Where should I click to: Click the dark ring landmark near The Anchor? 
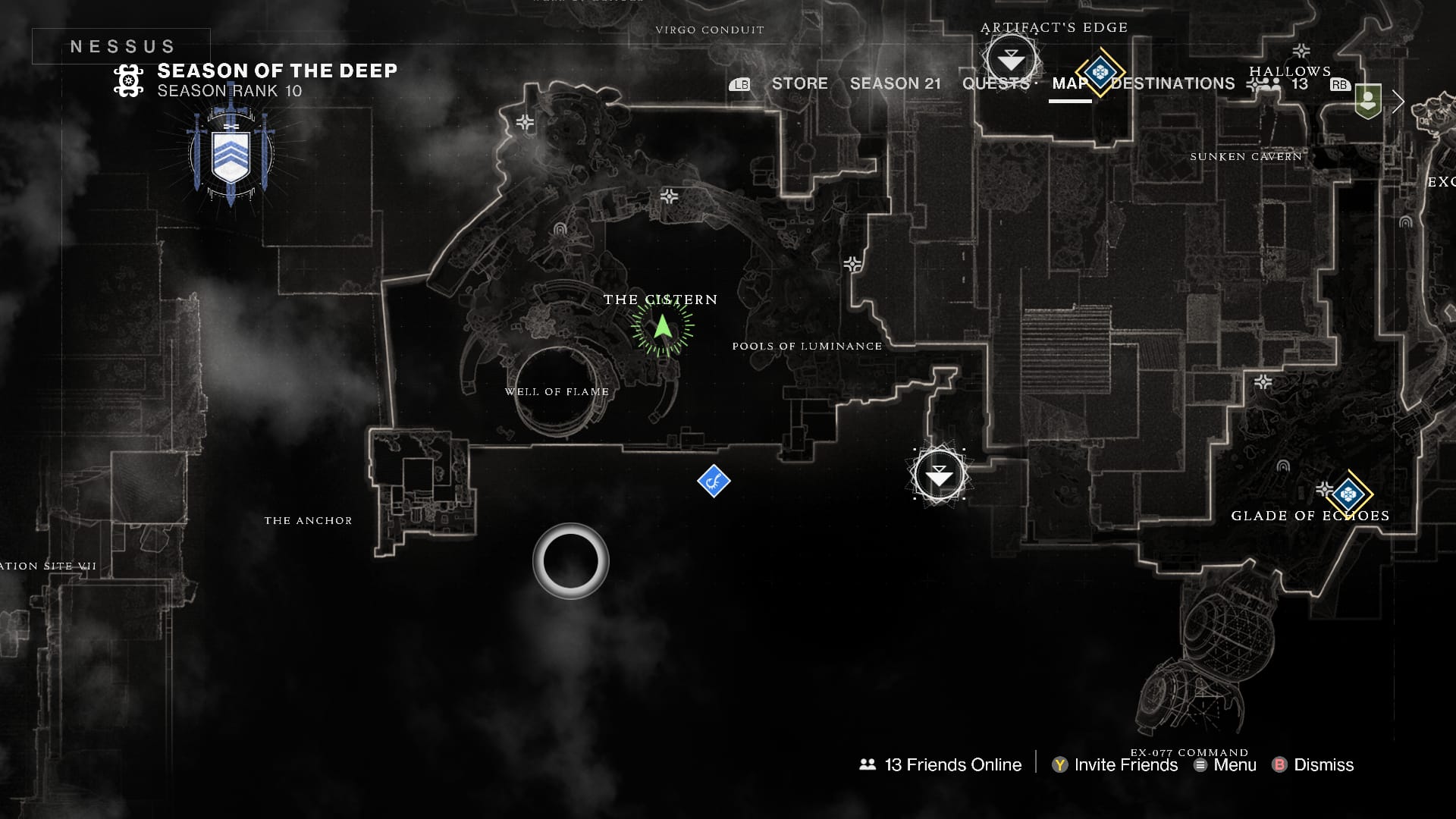570,560
